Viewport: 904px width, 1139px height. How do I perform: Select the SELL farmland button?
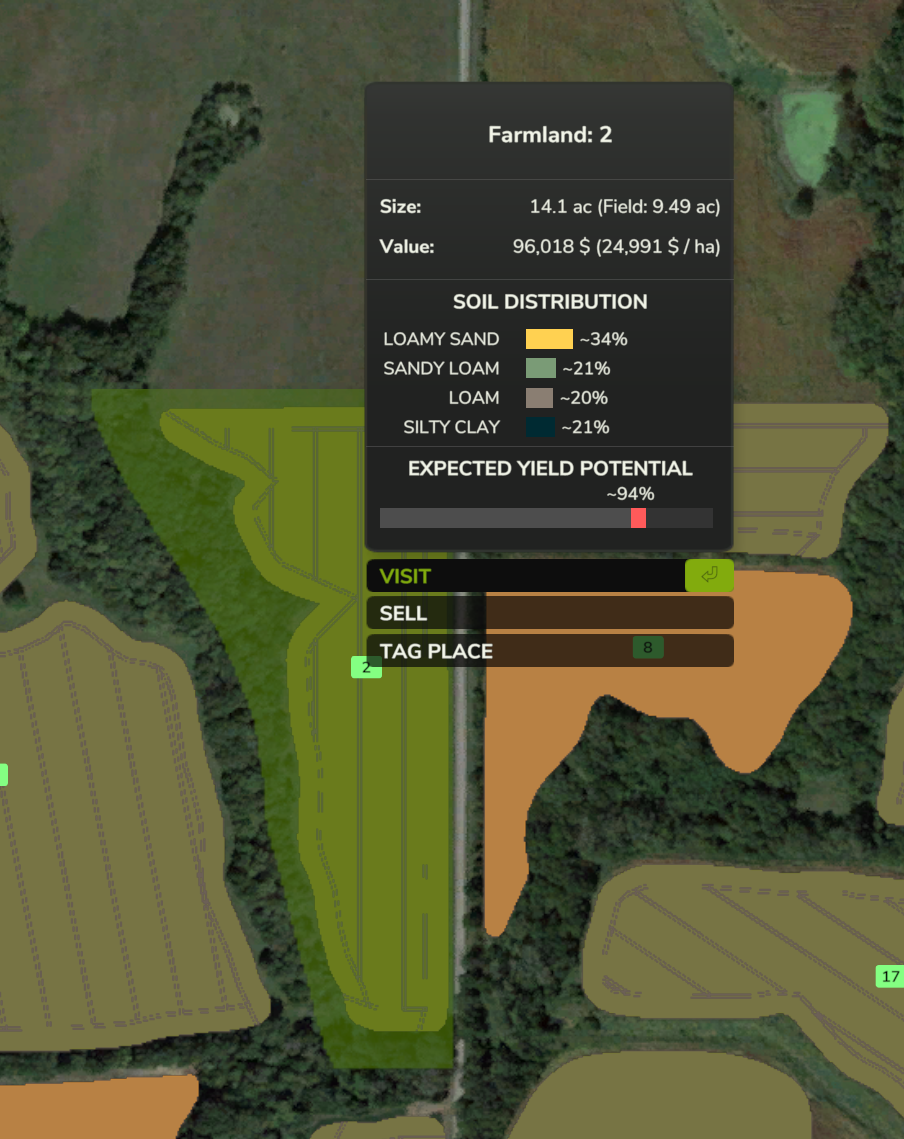coord(549,613)
